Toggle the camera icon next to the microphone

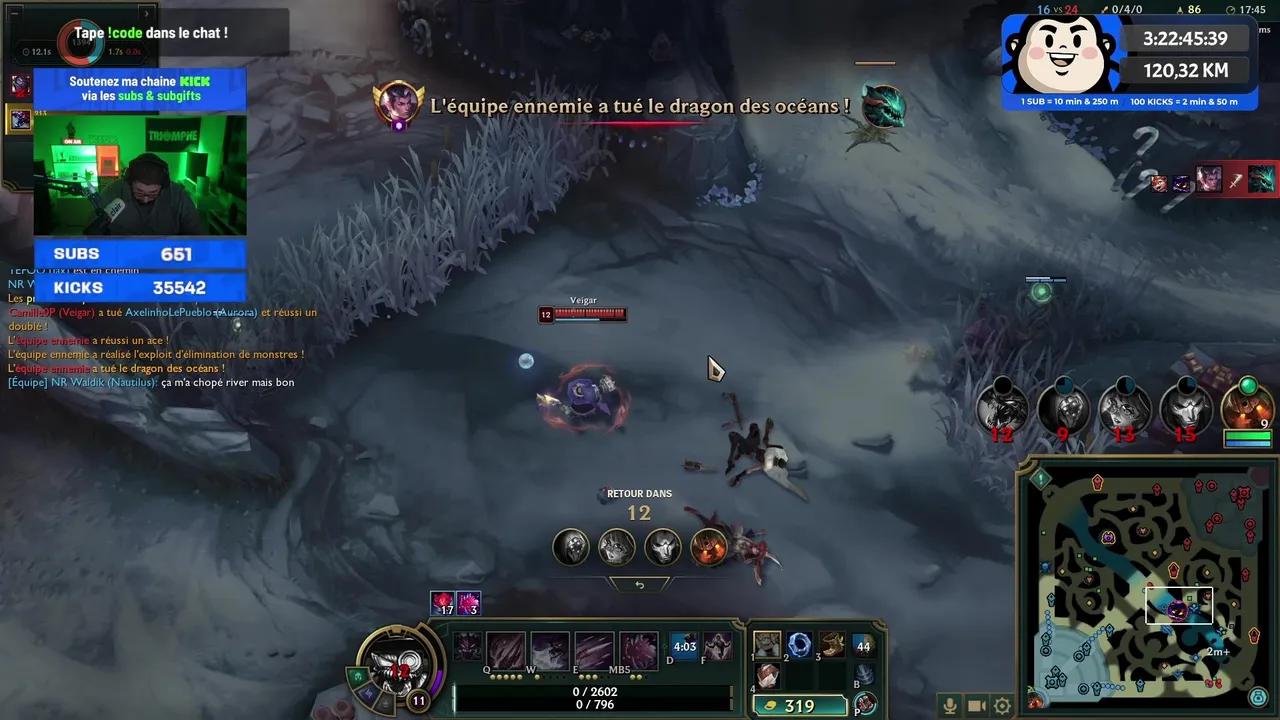click(x=976, y=704)
